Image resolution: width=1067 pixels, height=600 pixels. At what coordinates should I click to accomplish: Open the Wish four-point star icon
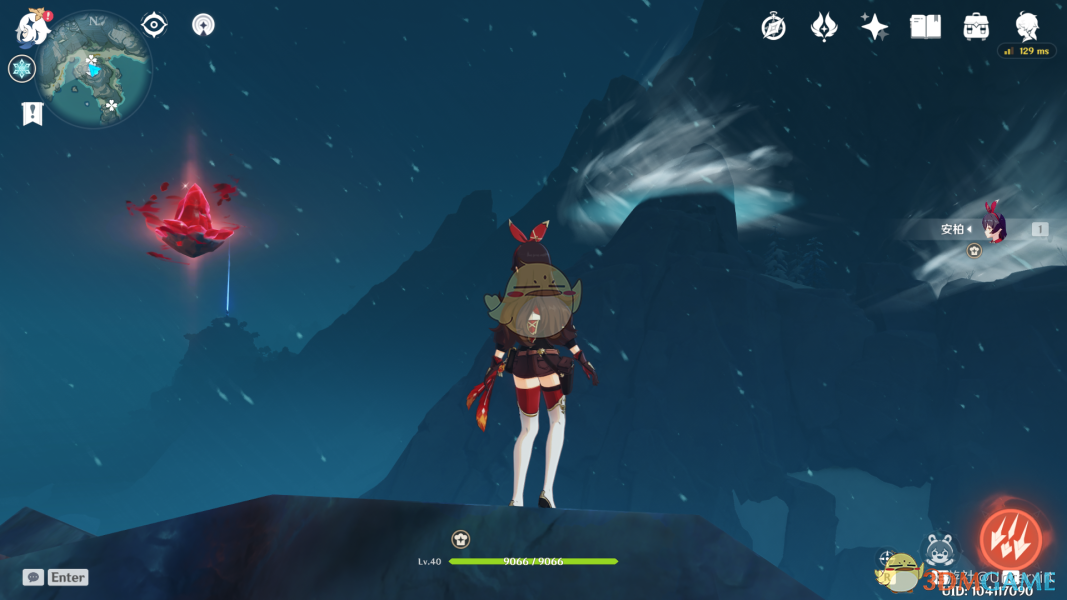[875, 27]
